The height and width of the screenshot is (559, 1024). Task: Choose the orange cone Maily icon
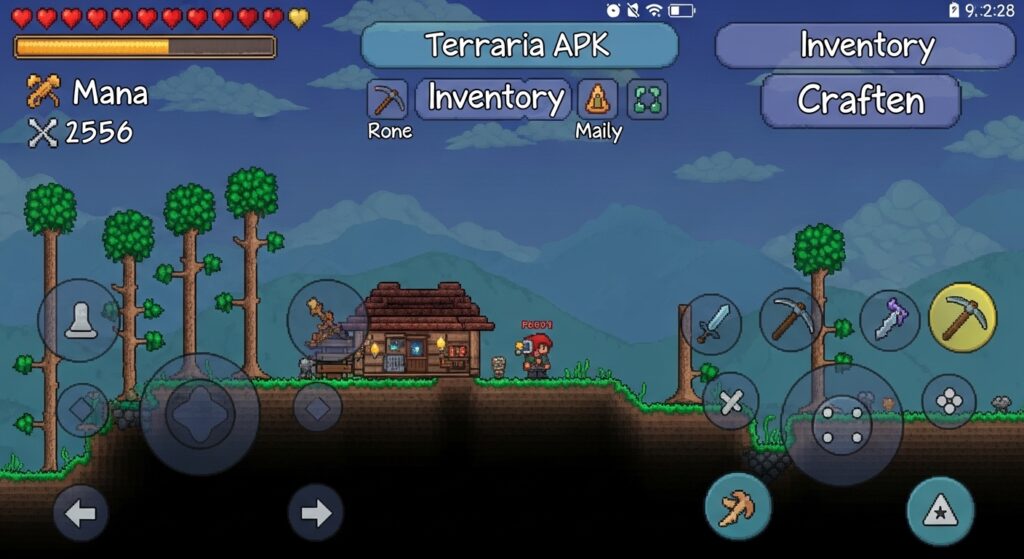[597, 99]
